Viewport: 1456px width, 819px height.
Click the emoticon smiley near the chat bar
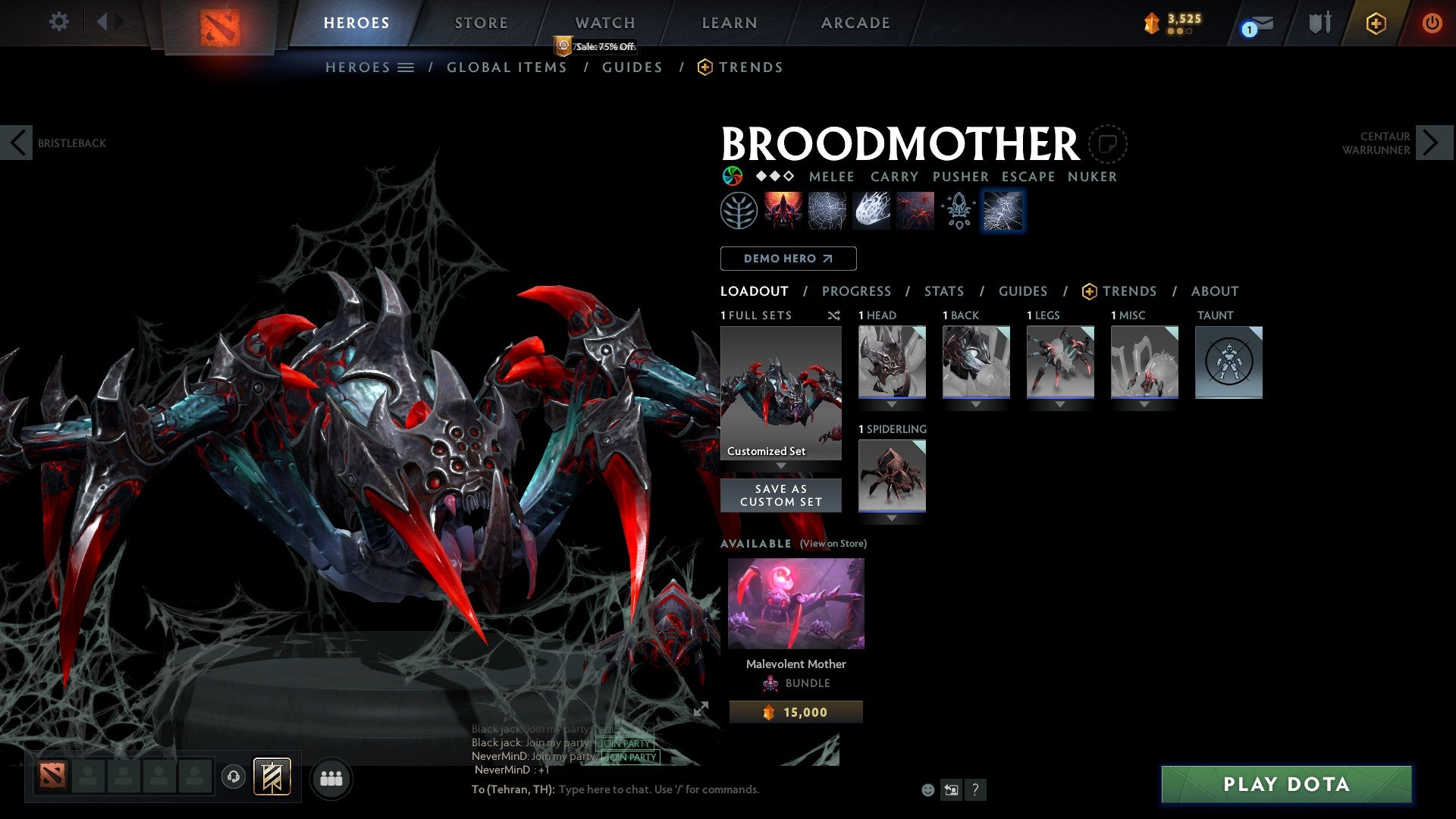click(927, 790)
